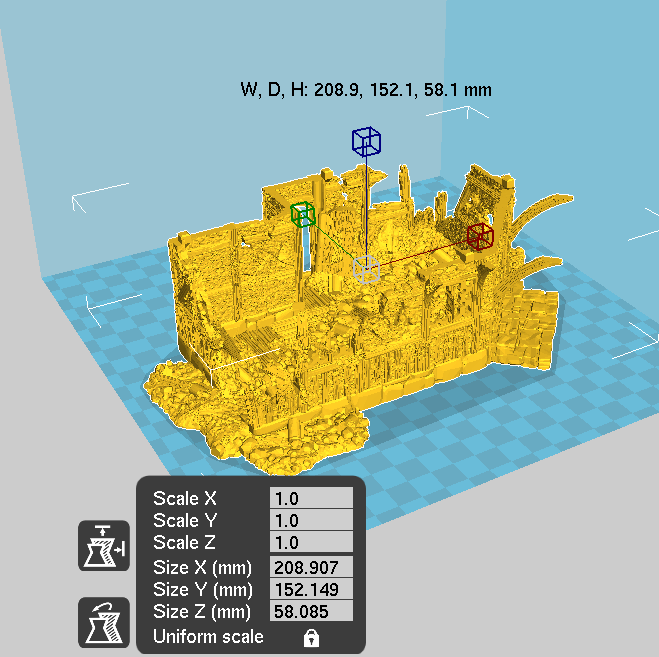The height and width of the screenshot is (657, 659).
Task: Select the Scale Y input box
Action: click(x=311, y=520)
